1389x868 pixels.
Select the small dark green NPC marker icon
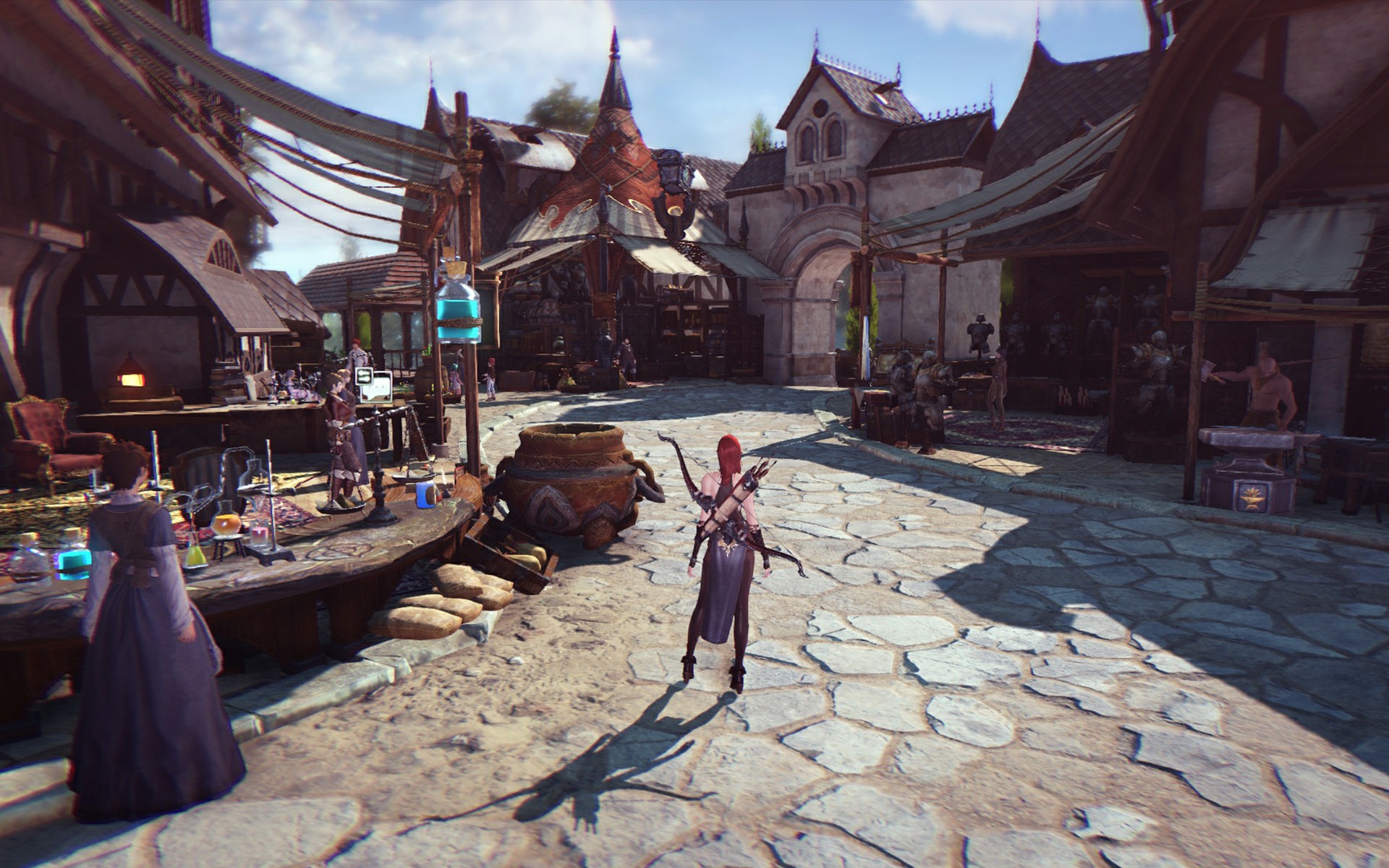363,376
